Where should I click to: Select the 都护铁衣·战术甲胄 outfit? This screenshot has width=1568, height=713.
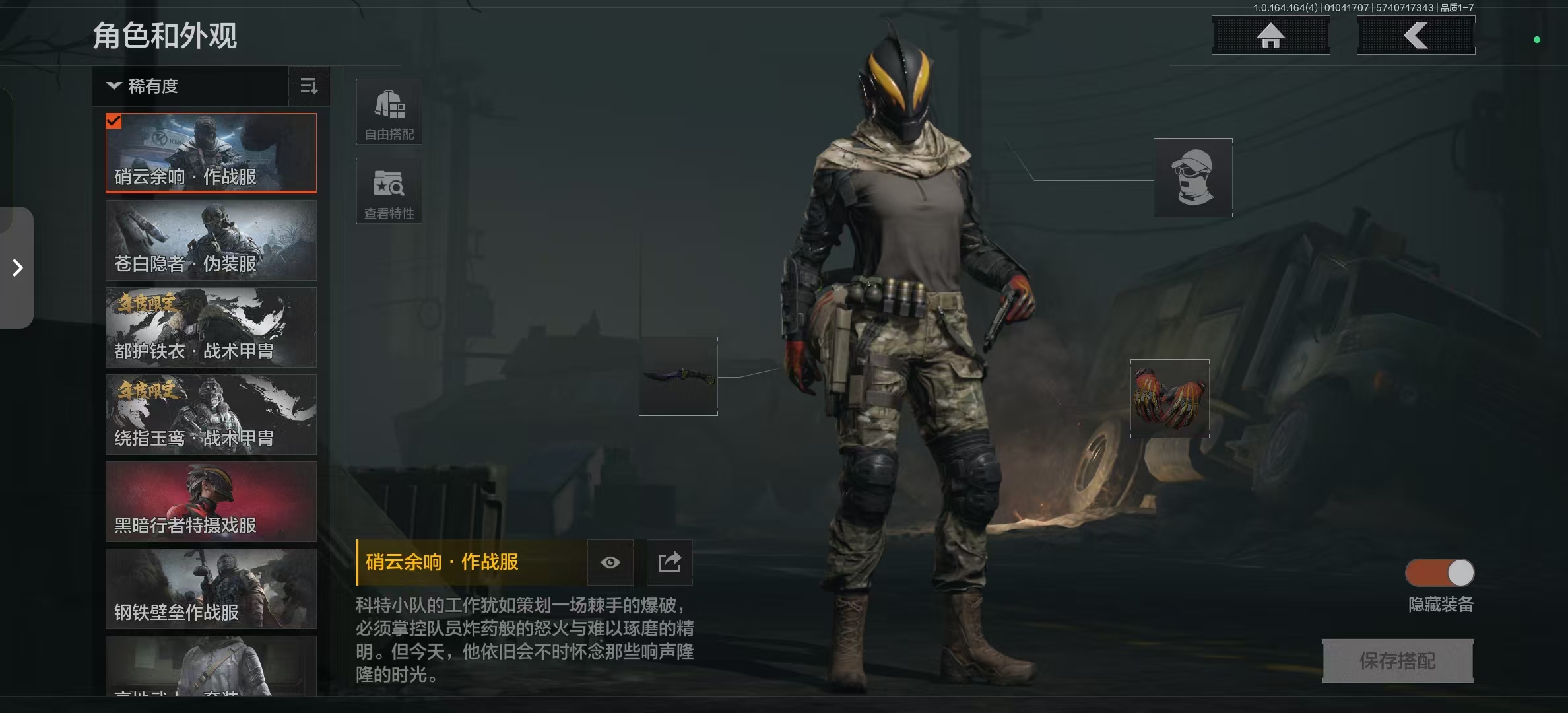tap(211, 327)
